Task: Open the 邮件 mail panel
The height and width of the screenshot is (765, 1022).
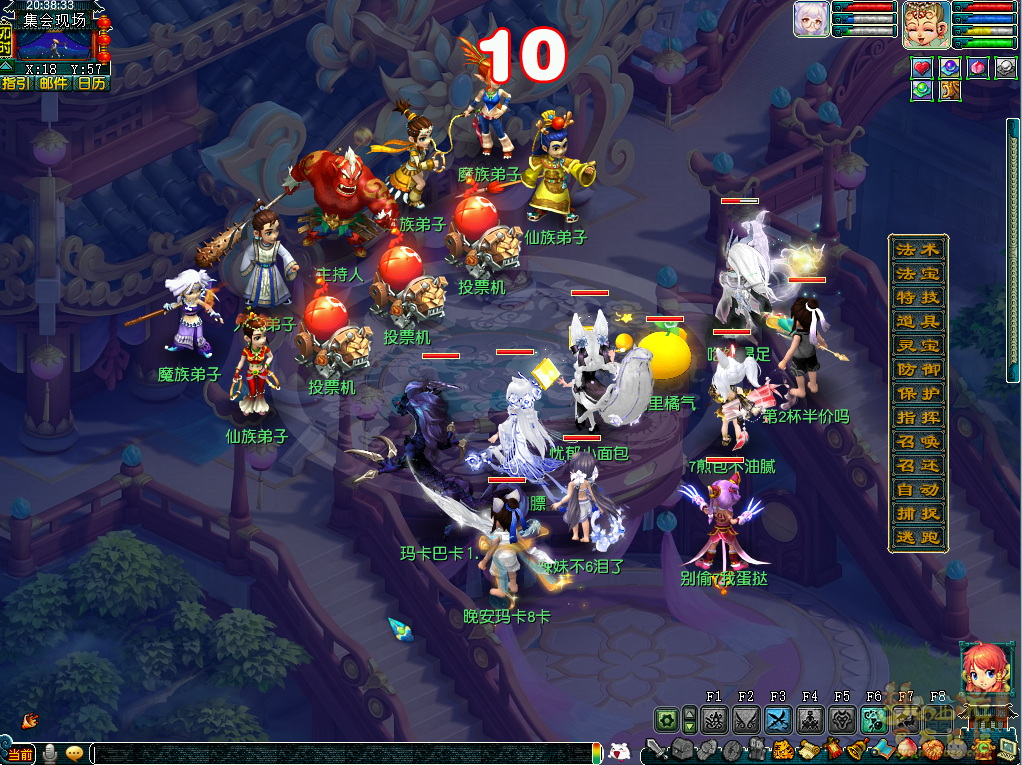Action: point(53,83)
